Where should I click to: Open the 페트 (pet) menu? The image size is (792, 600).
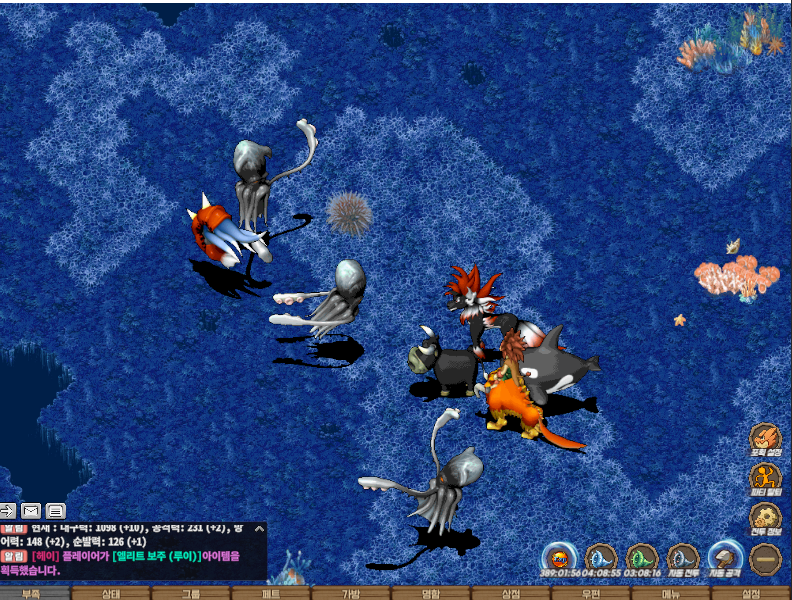pos(271,593)
